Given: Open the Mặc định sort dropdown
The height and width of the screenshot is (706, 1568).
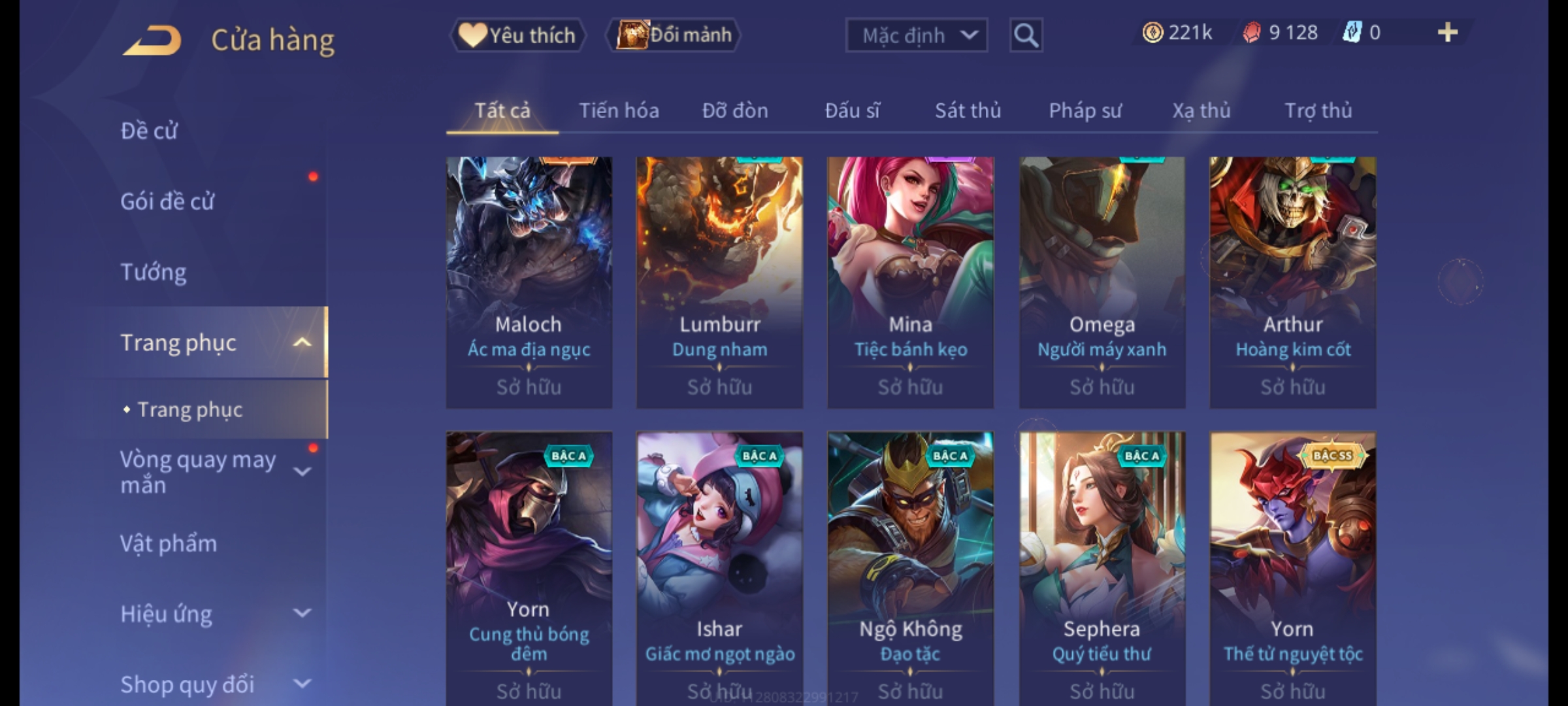Looking at the screenshot, I should [916, 35].
